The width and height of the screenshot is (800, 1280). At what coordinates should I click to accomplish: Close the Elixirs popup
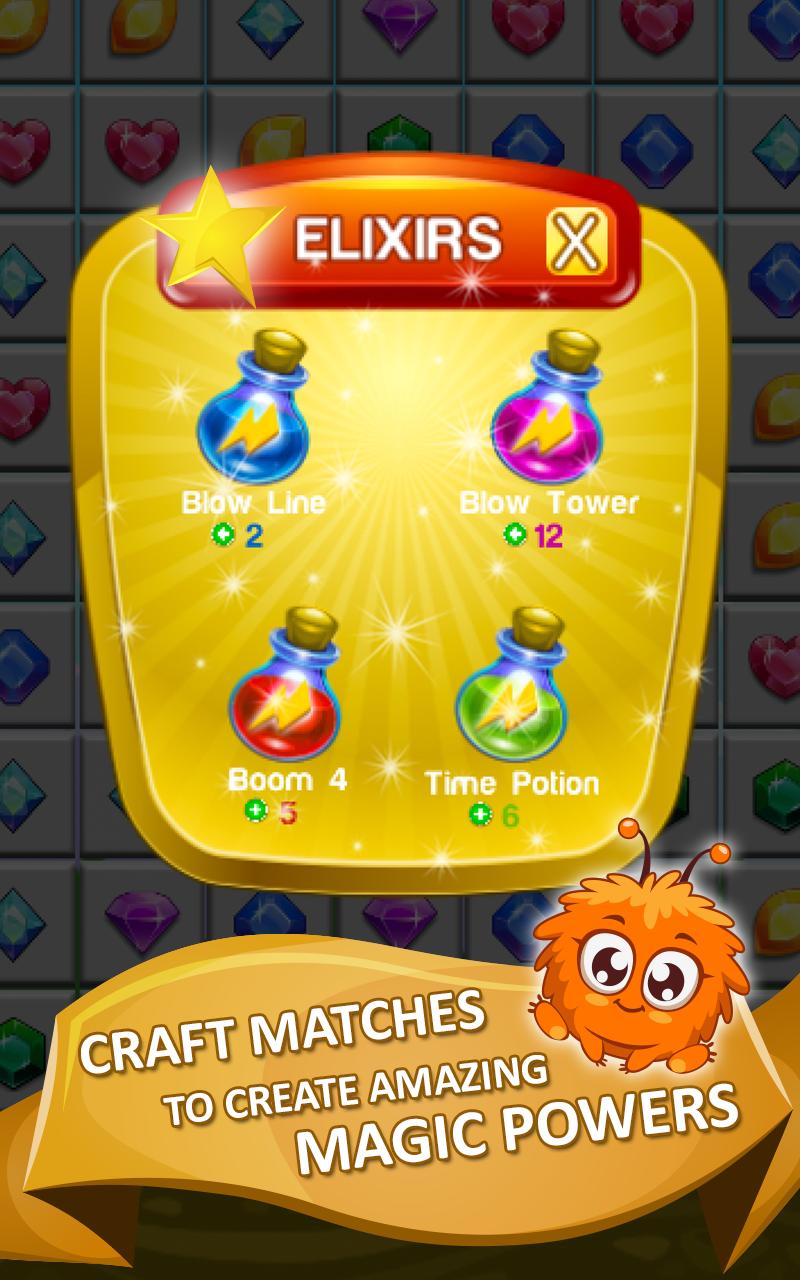click(577, 243)
